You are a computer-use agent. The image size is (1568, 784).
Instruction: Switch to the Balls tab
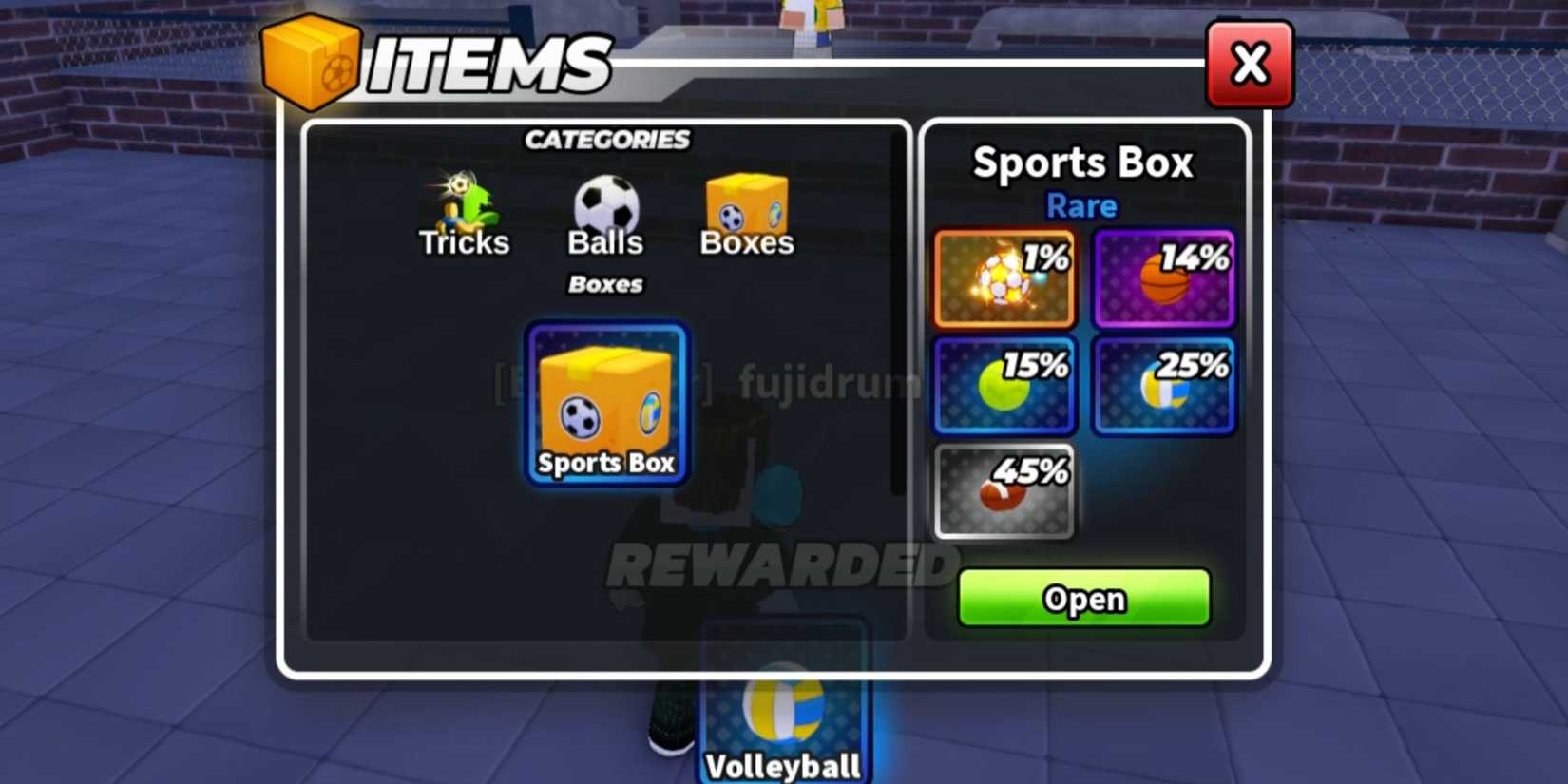605,219
